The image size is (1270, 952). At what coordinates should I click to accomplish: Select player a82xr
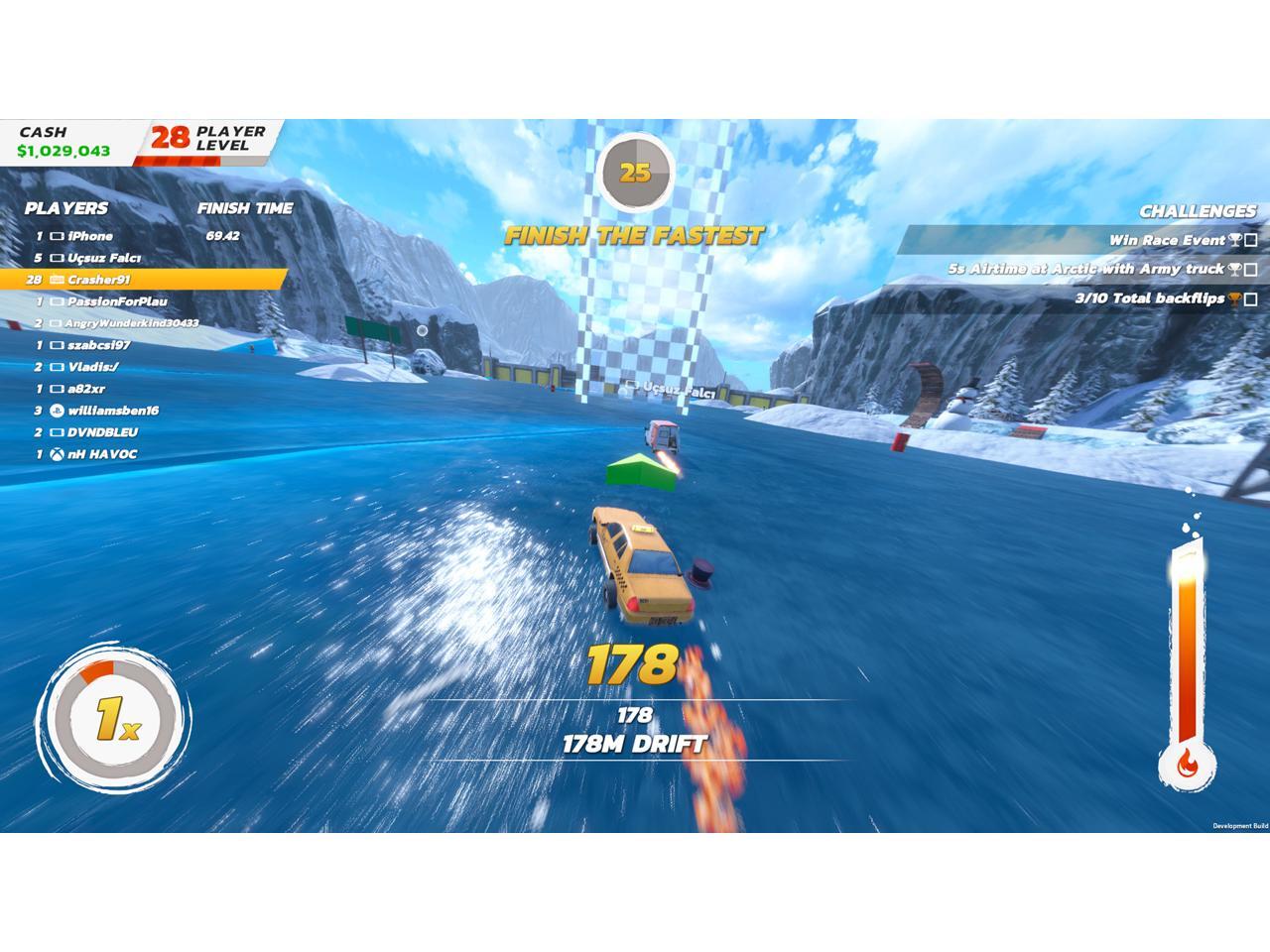pos(86,389)
